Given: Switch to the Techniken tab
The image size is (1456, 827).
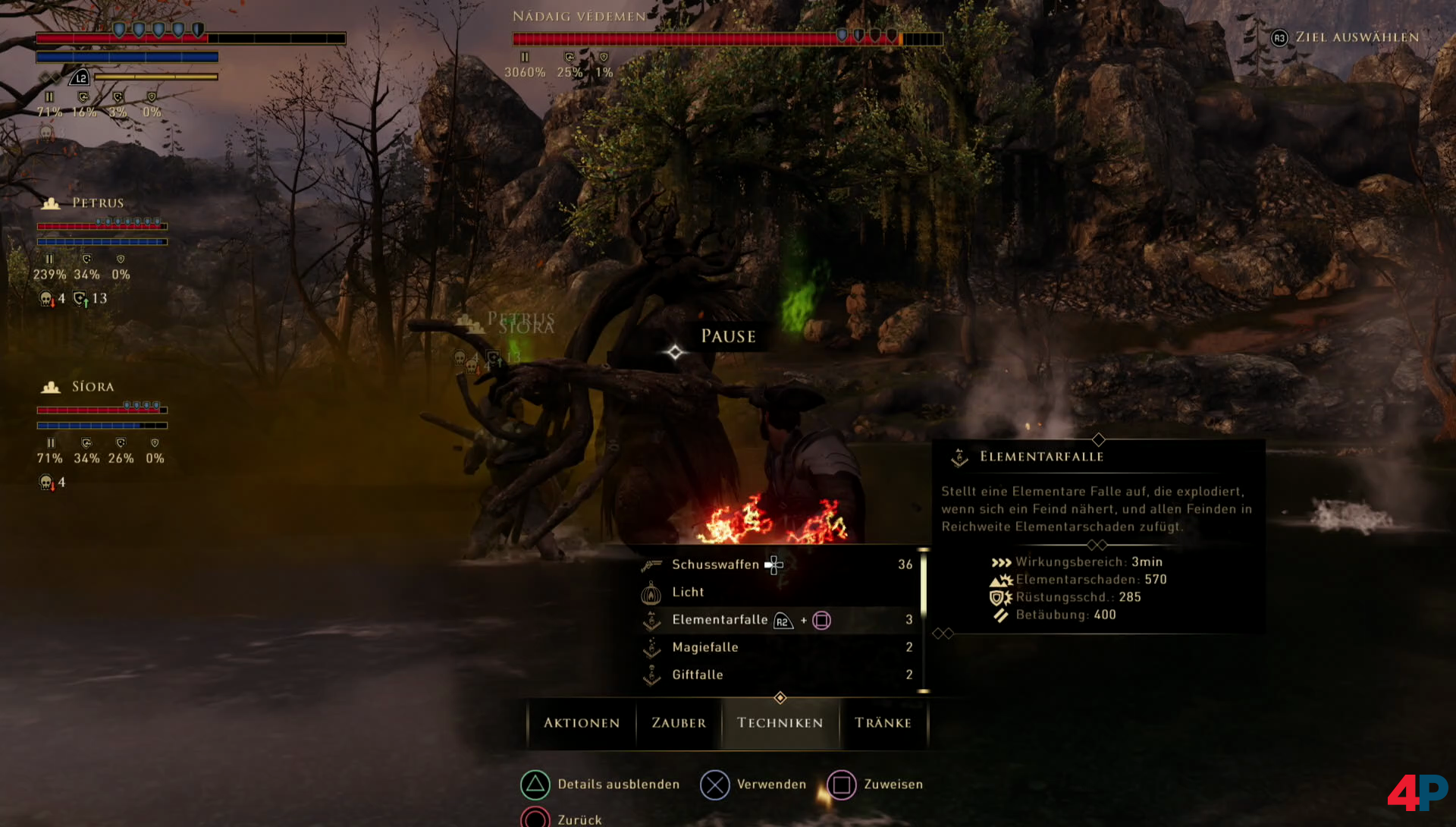Looking at the screenshot, I should pyautogui.click(x=780, y=723).
